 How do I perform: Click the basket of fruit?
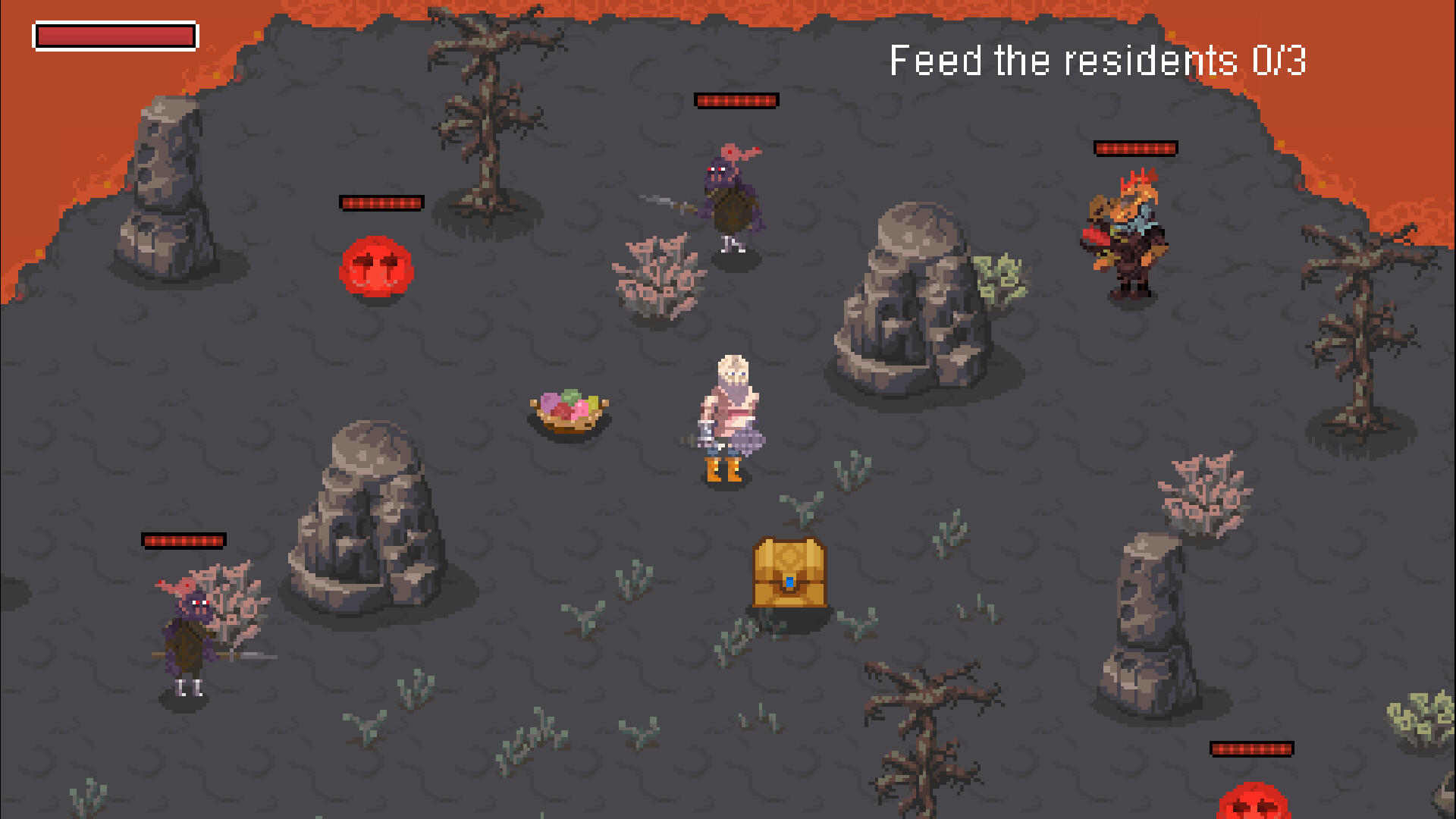tap(567, 409)
